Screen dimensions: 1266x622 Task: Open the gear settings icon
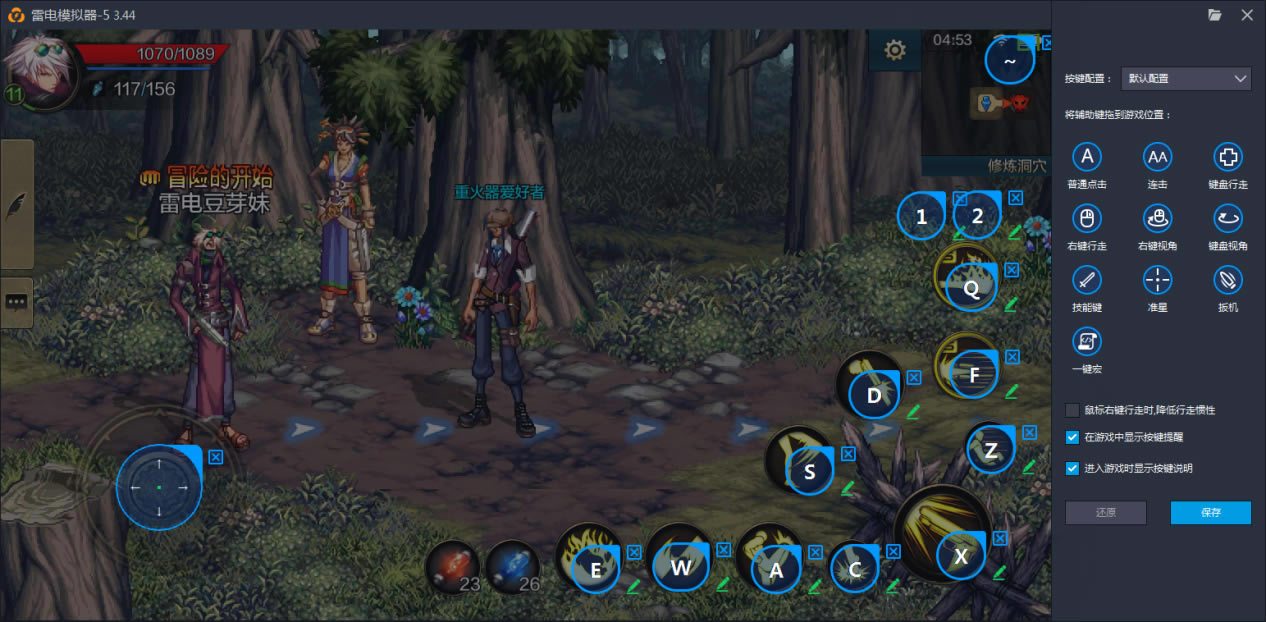coord(895,50)
